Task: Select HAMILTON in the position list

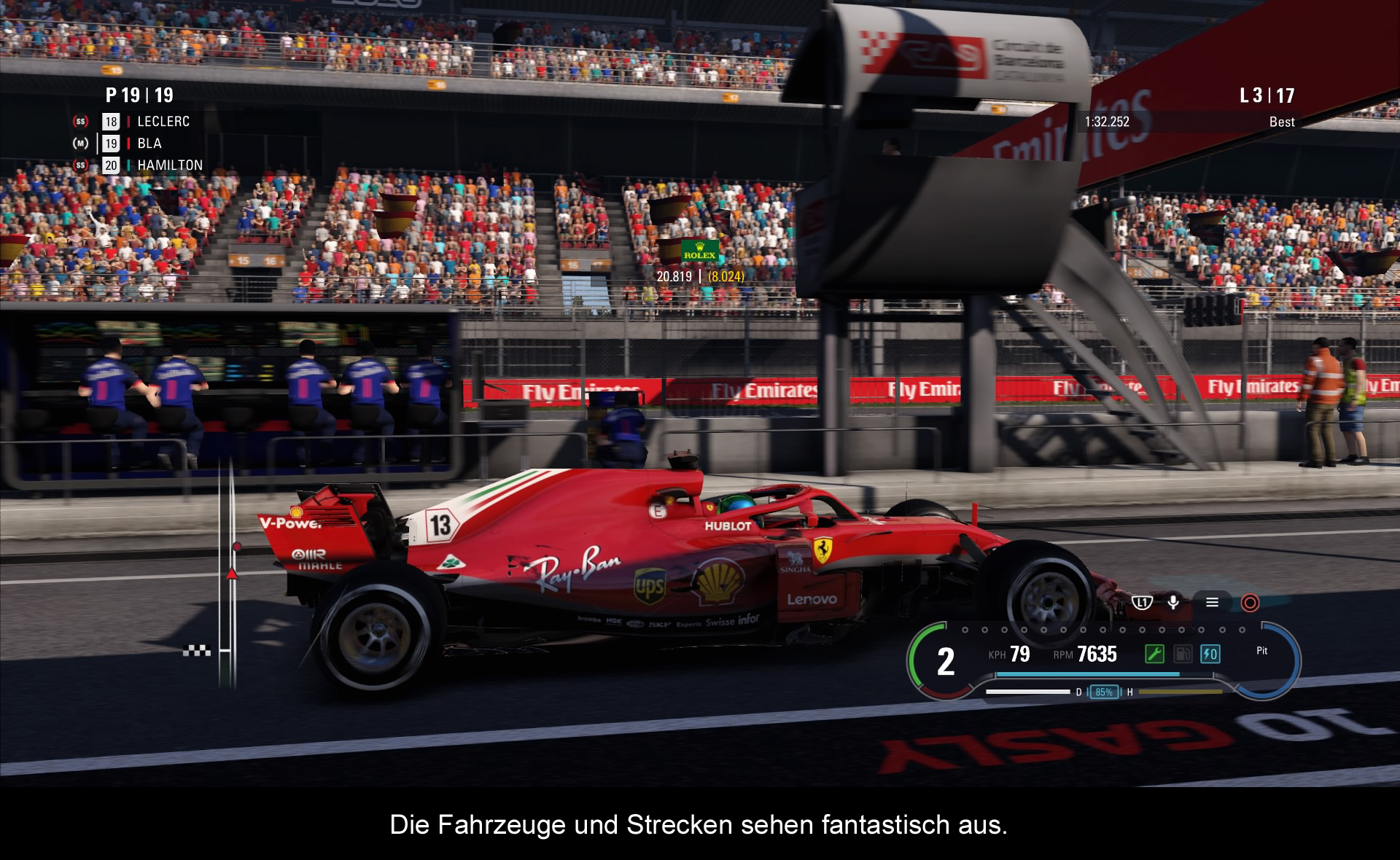Action: pos(169,165)
